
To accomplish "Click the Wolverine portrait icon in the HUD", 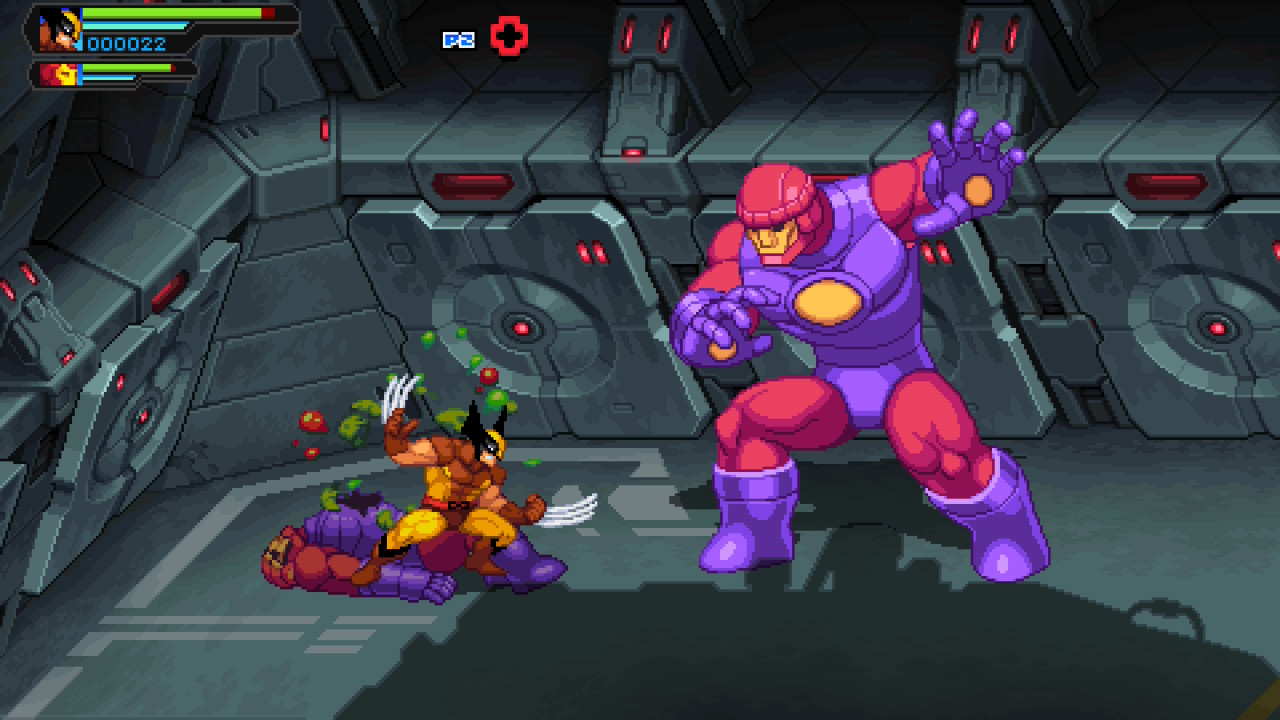I will 60,28.
